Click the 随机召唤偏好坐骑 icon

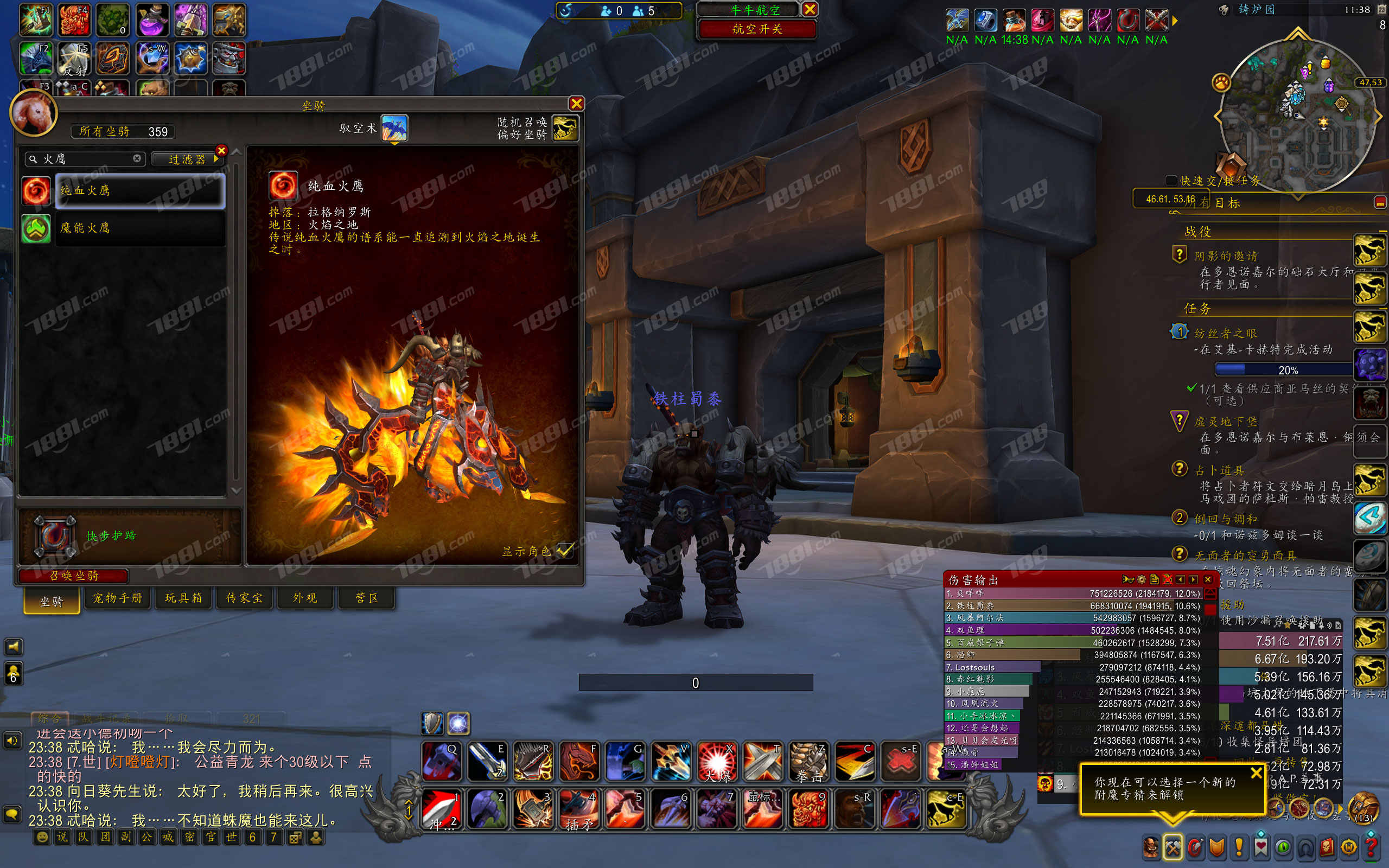tap(565, 127)
